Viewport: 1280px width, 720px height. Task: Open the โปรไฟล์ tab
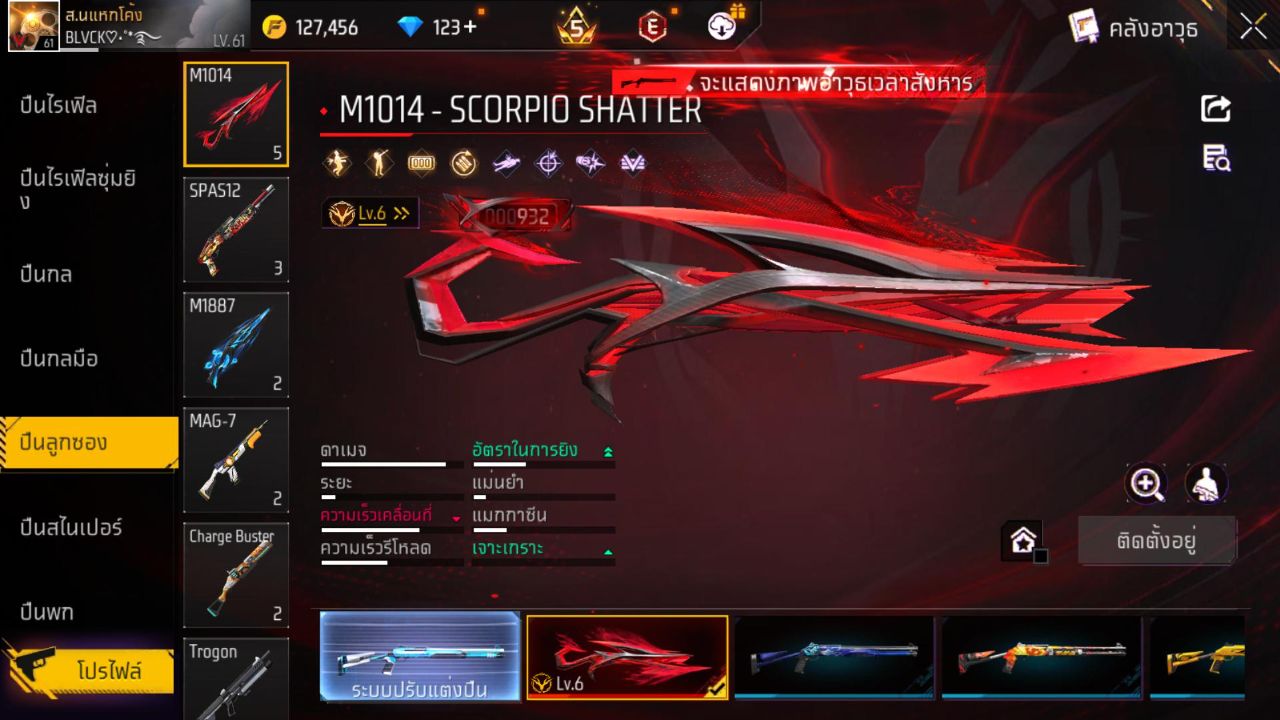click(x=108, y=670)
